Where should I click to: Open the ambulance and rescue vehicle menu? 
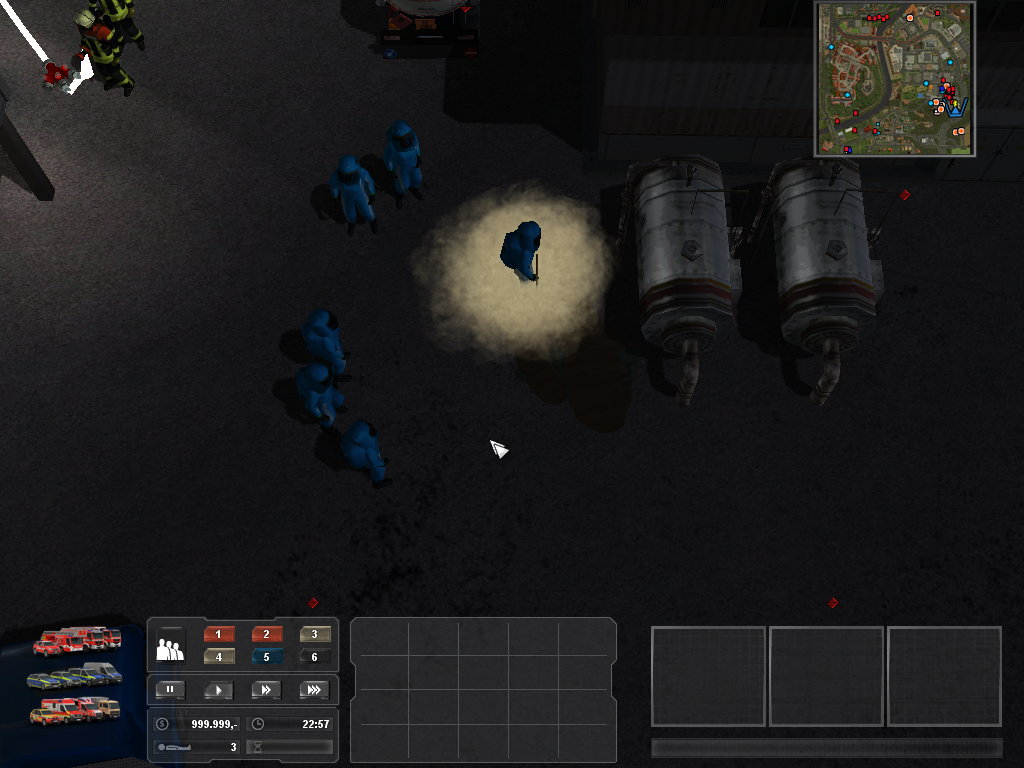[75, 711]
